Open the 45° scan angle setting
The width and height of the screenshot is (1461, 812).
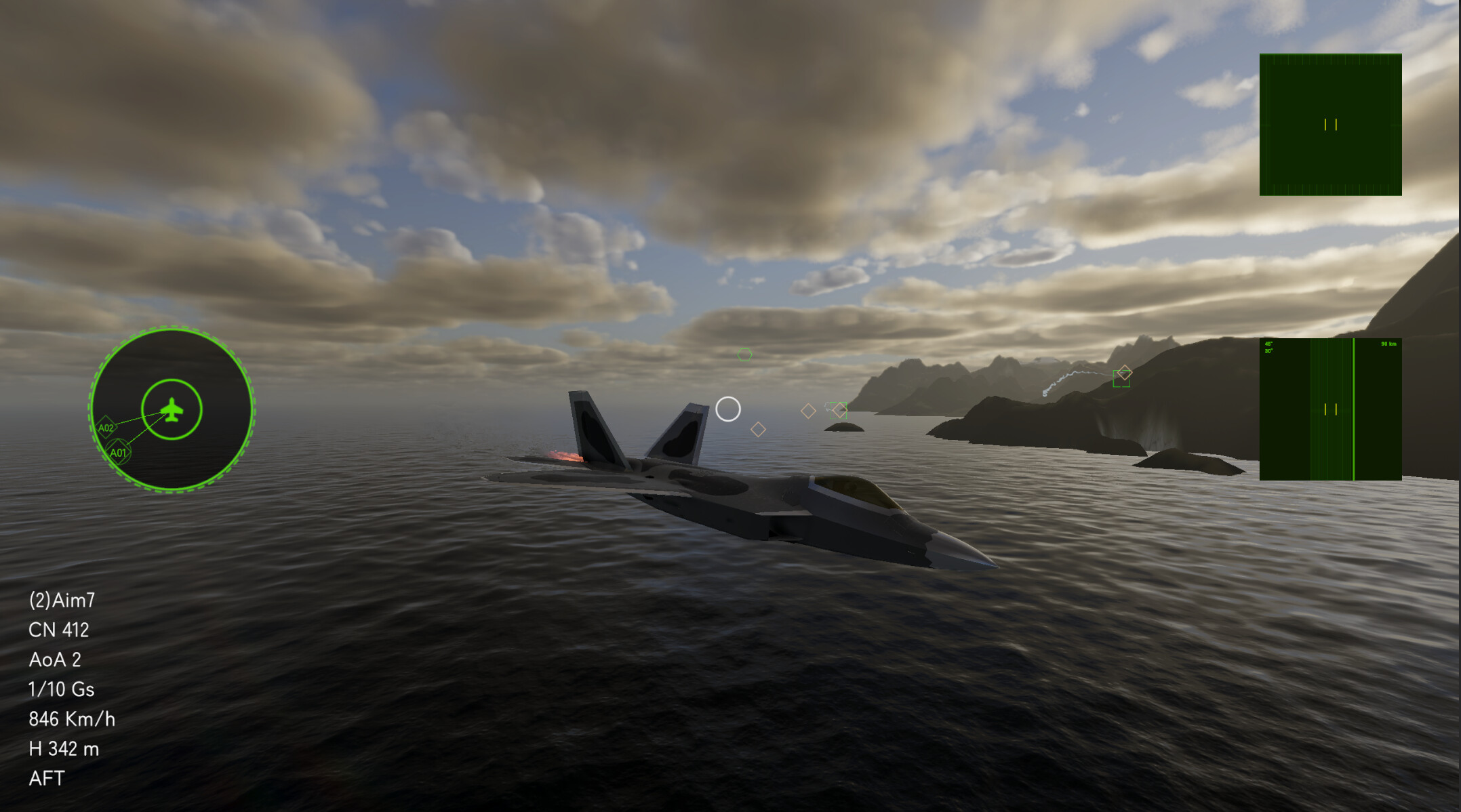coord(1267,343)
